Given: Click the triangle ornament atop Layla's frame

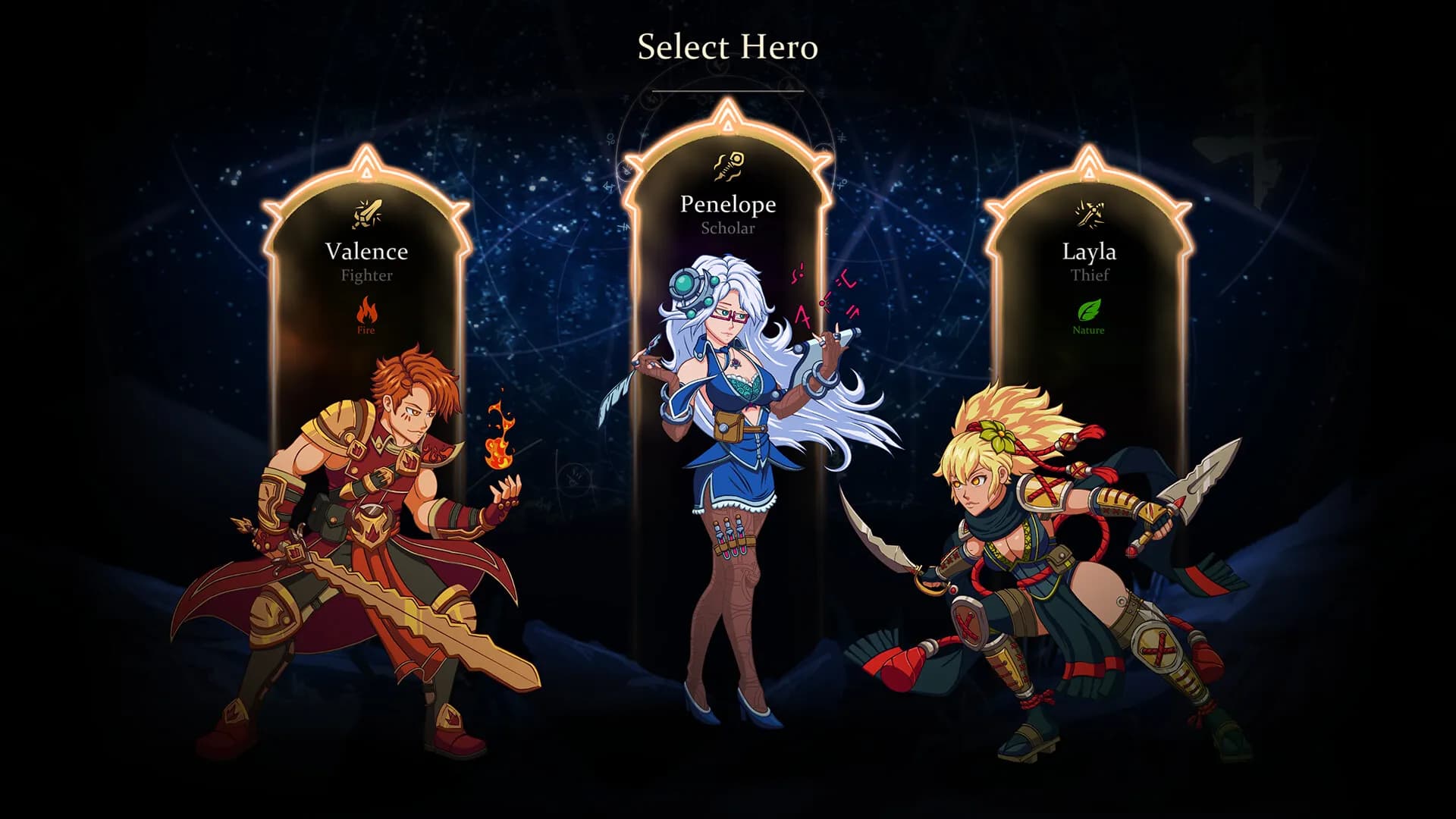Looking at the screenshot, I should [x=1090, y=170].
